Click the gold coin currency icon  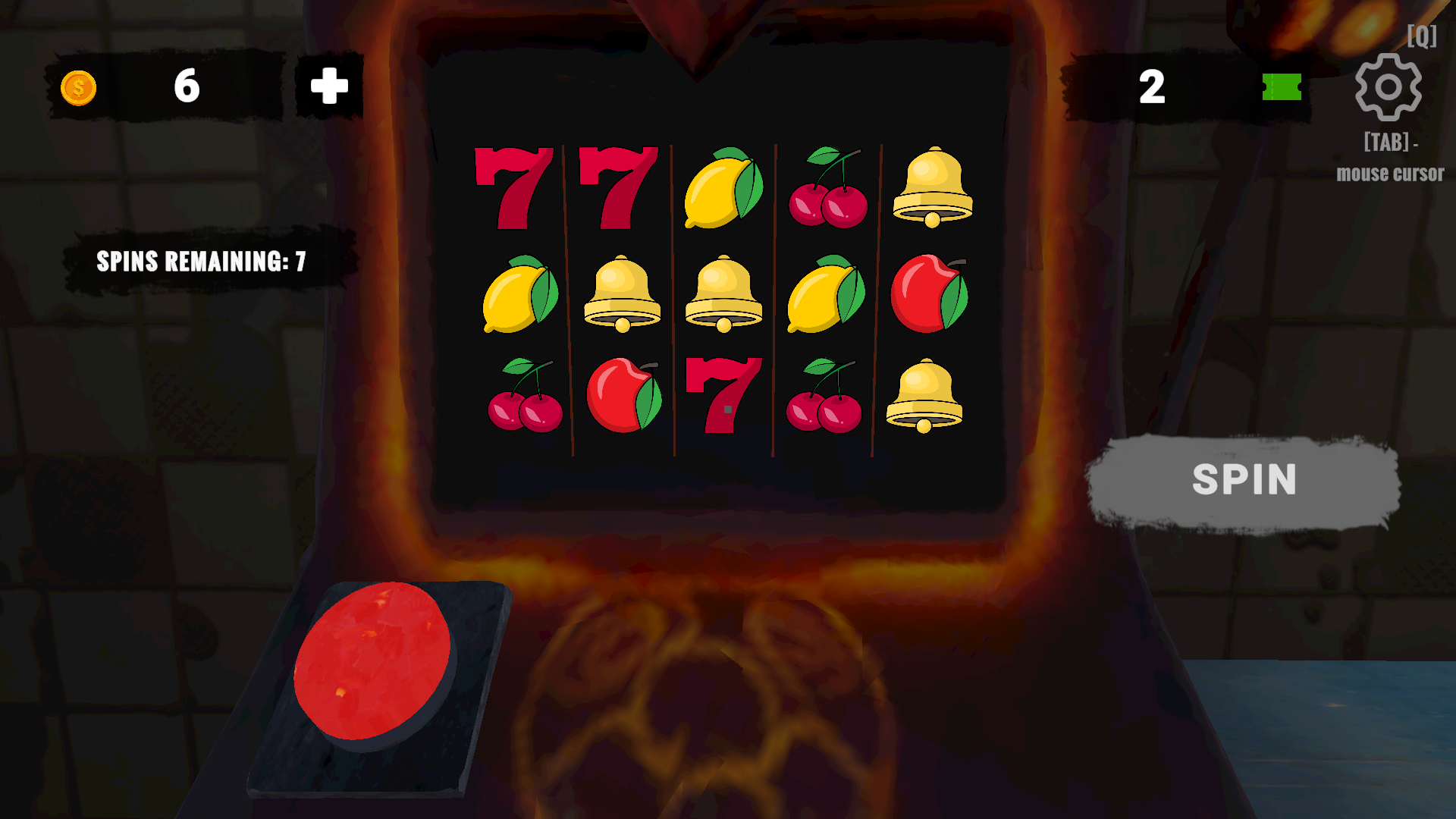tap(78, 86)
